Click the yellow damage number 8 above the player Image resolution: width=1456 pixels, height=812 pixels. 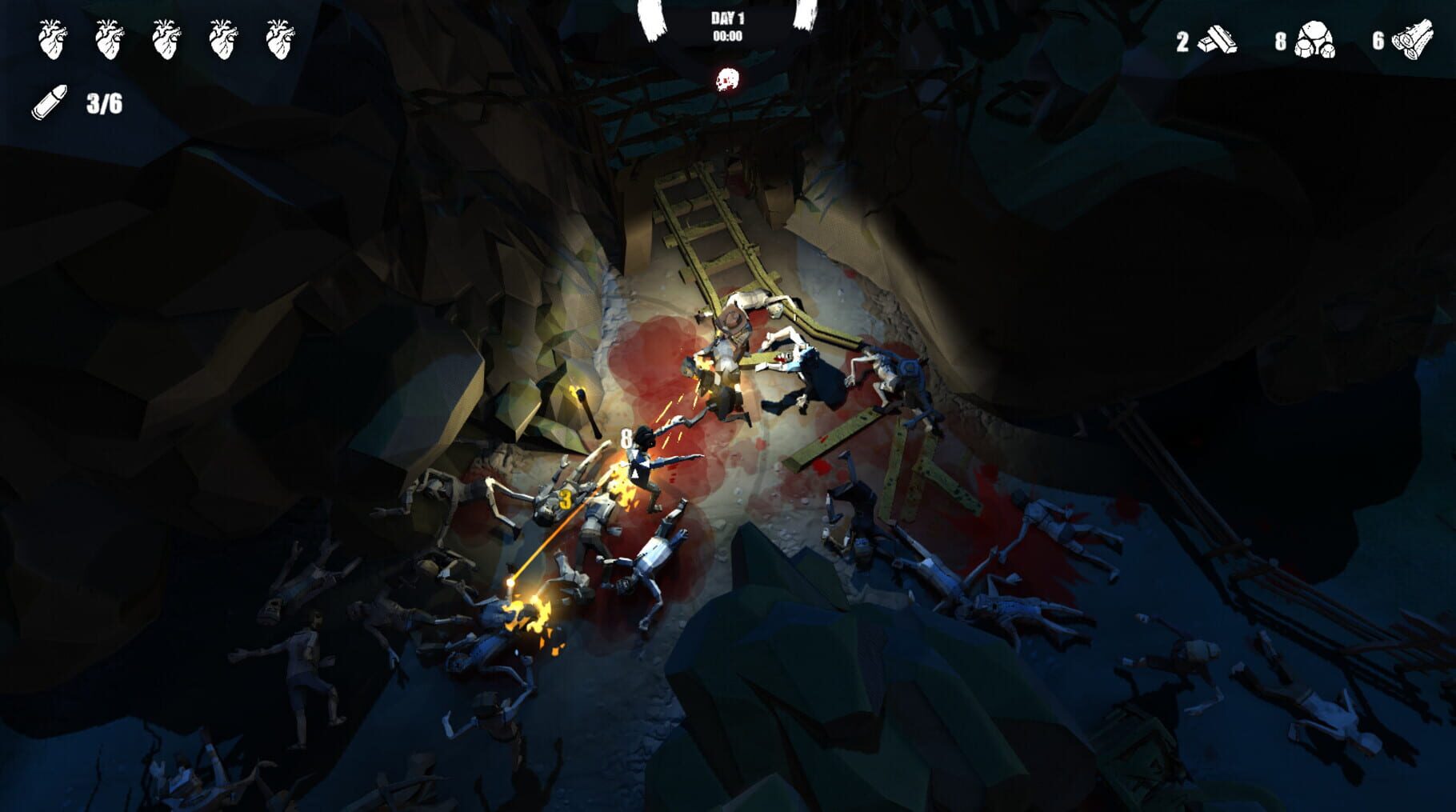click(x=625, y=438)
